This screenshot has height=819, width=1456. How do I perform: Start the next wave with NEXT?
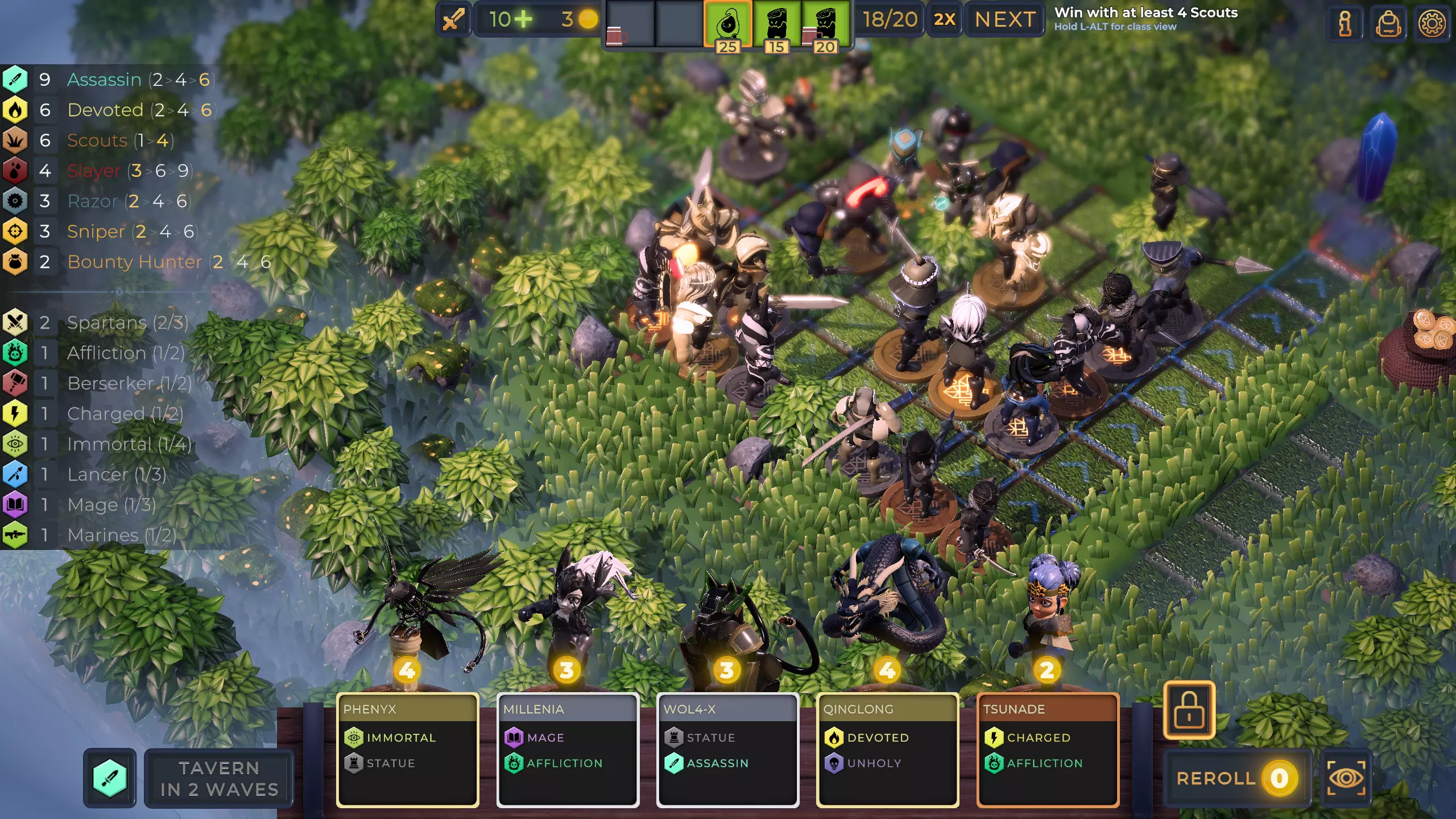[1005, 20]
